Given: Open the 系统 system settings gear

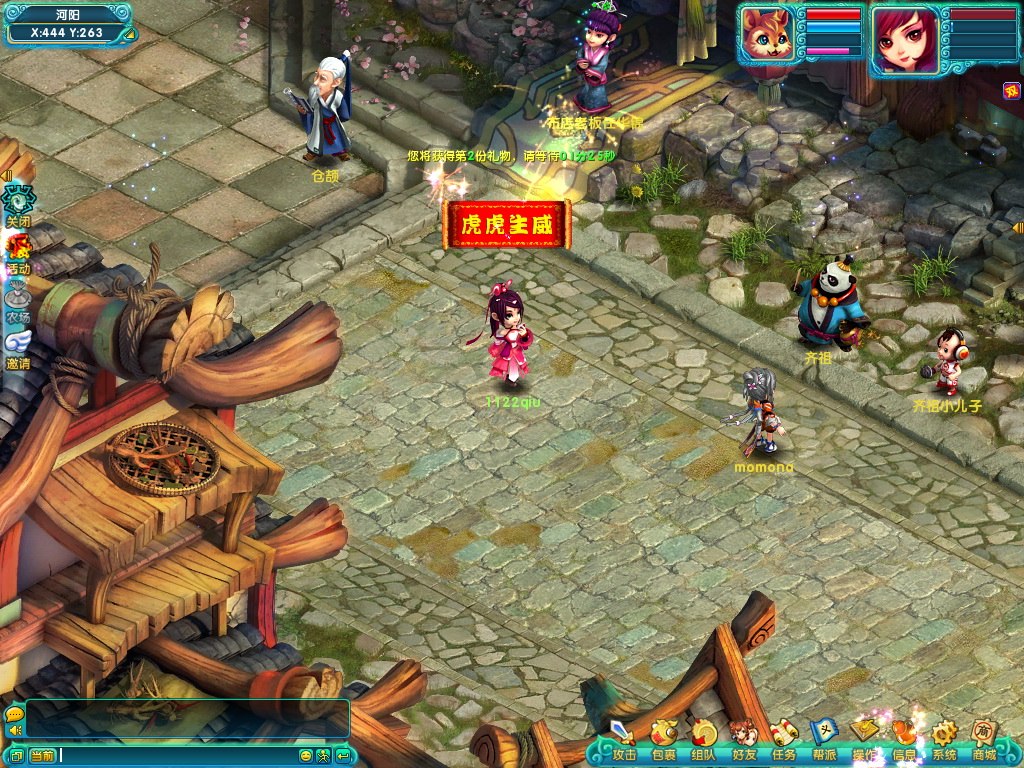Looking at the screenshot, I should (x=944, y=739).
